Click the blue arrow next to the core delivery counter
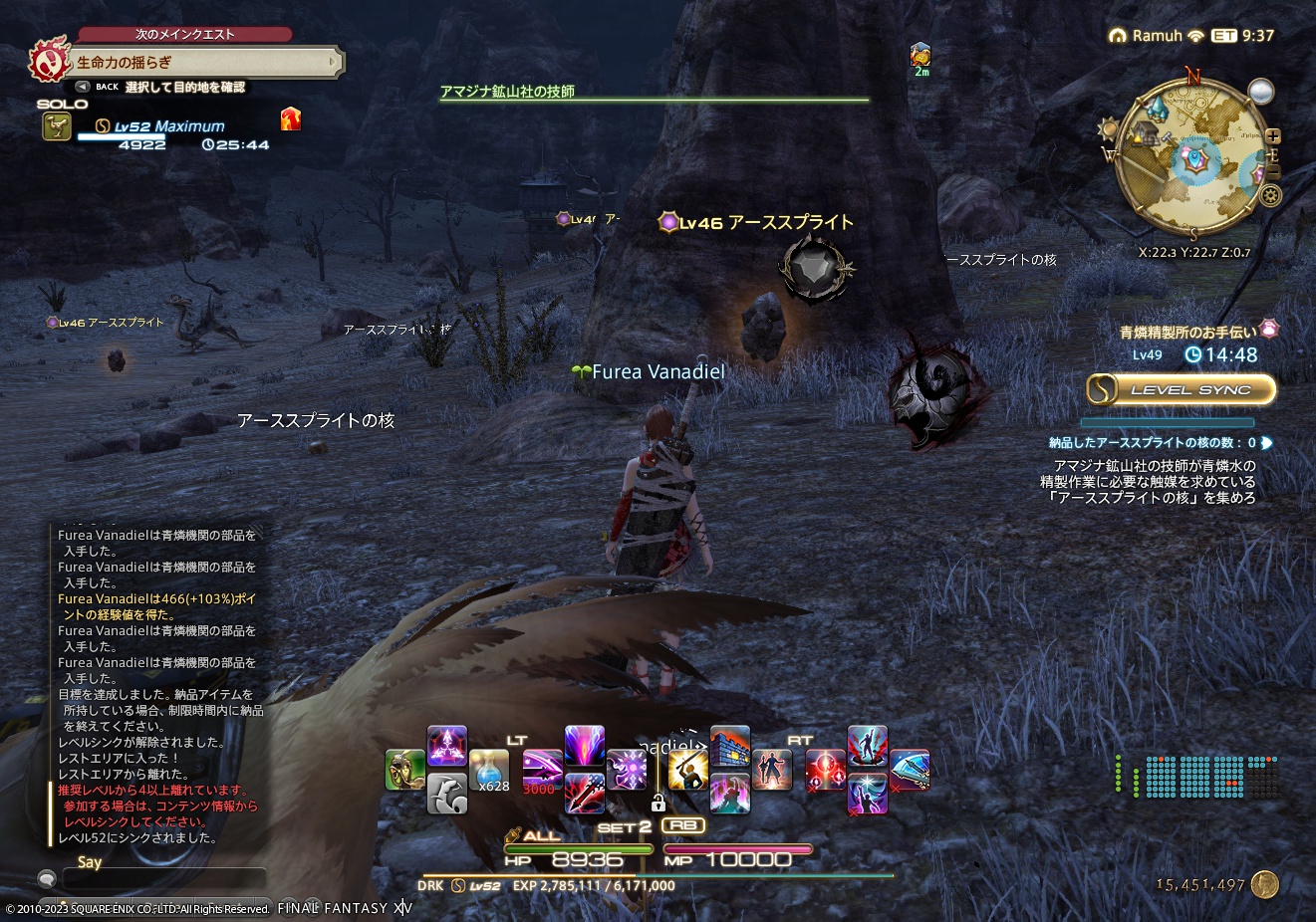The height and width of the screenshot is (922, 1316). [x=1266, y=441]
